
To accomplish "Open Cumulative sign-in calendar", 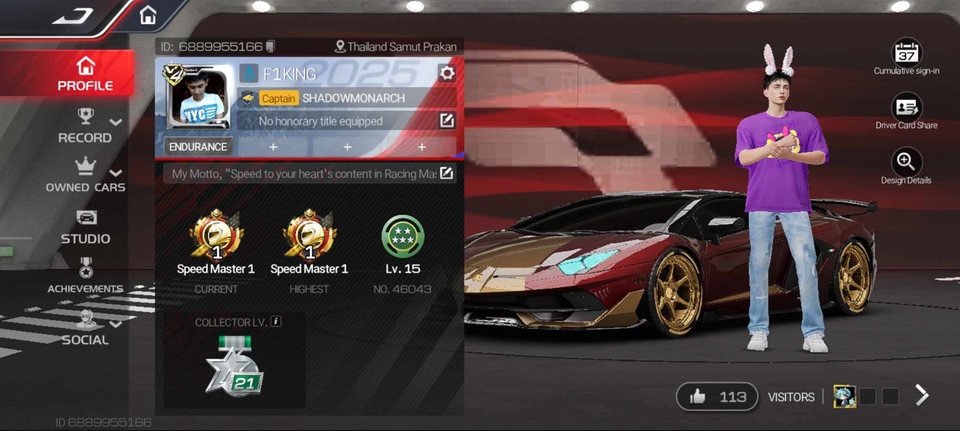I will (x=906, y=56).
